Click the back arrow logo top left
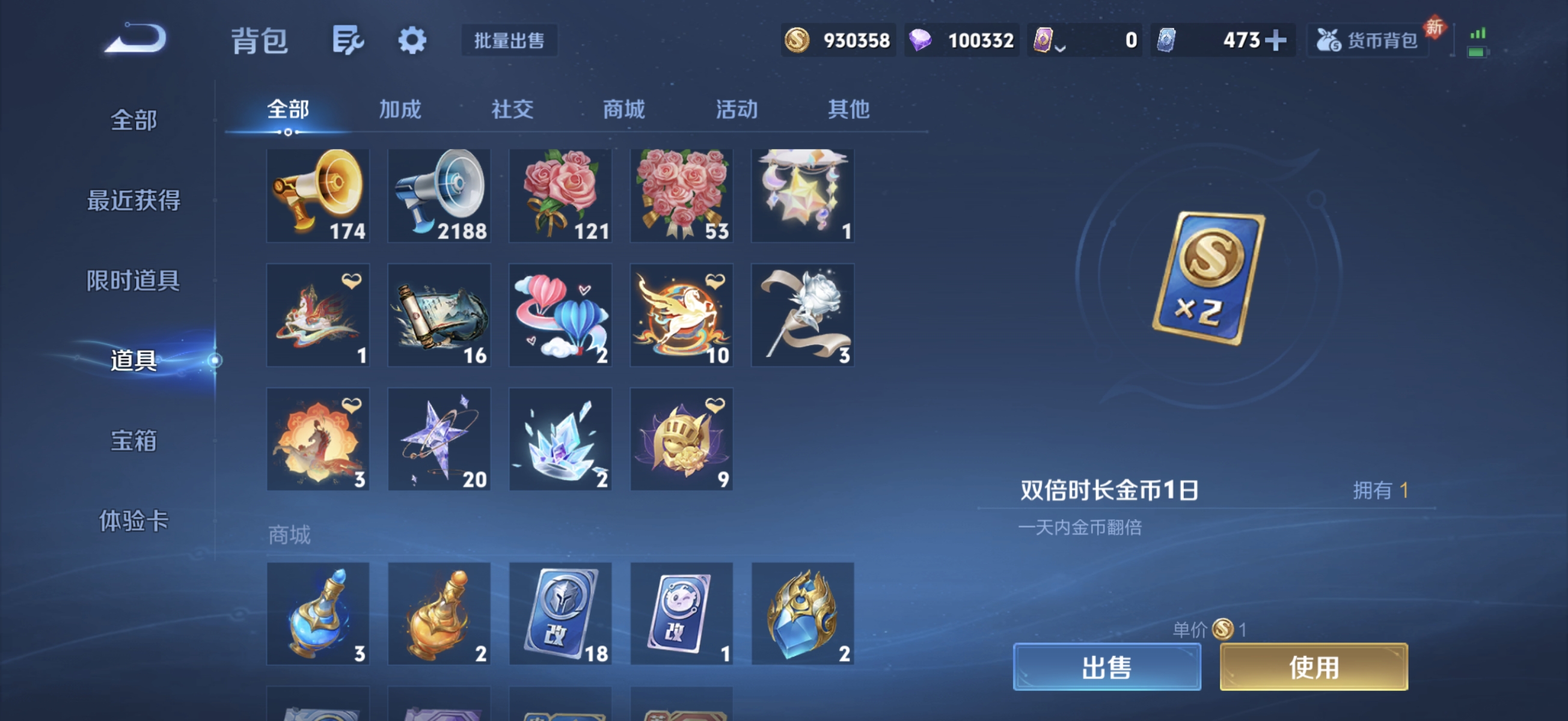The height and width of the screenshot is (721, 1568). (135, 38)
